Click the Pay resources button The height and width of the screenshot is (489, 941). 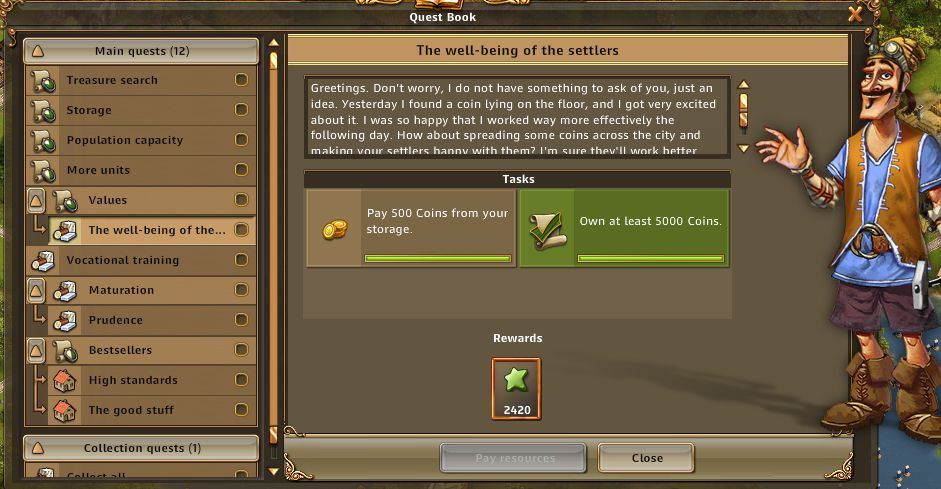[x=514, y=458]
